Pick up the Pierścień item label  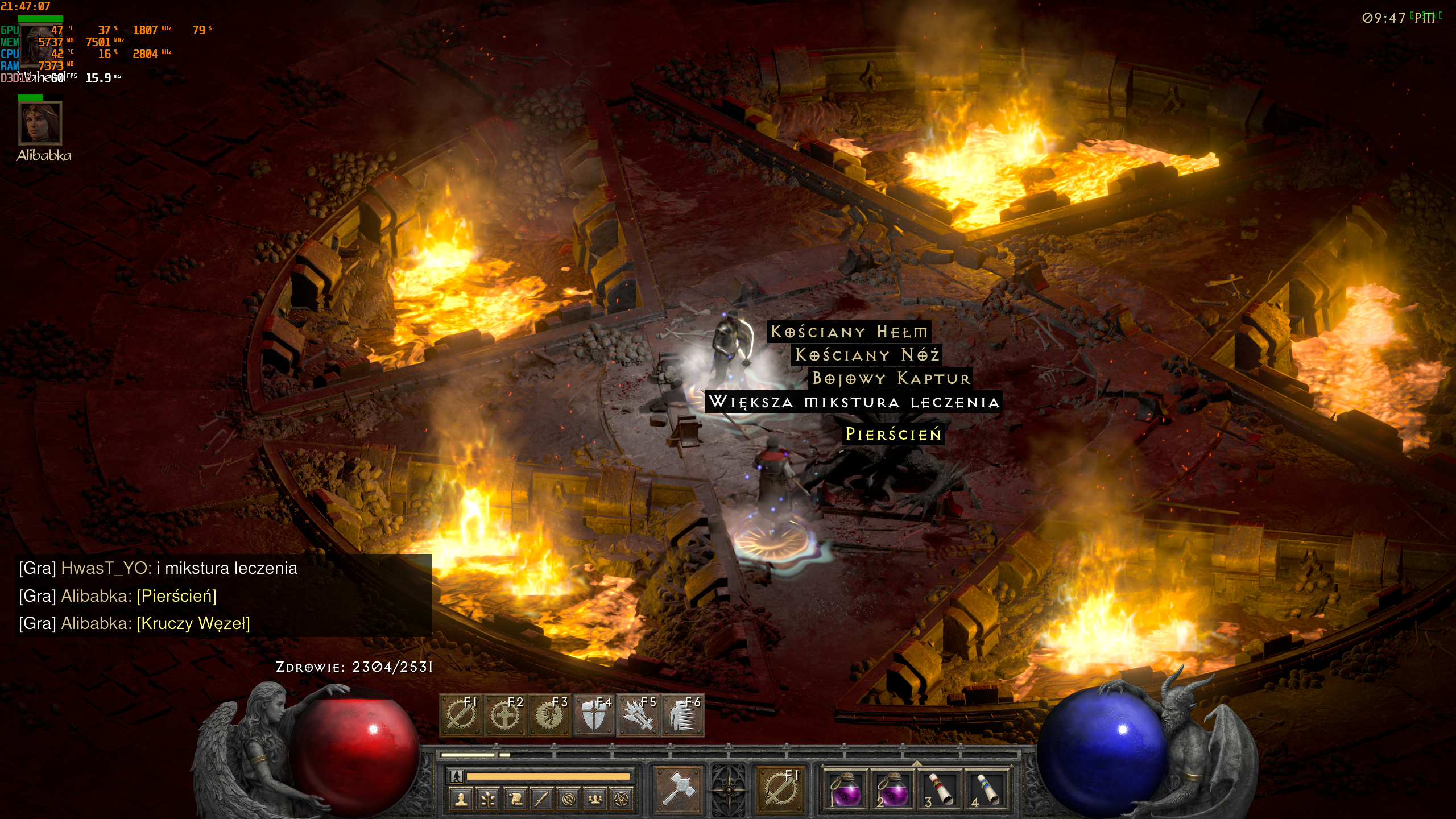pyautogui.click(x=894, y=434)
